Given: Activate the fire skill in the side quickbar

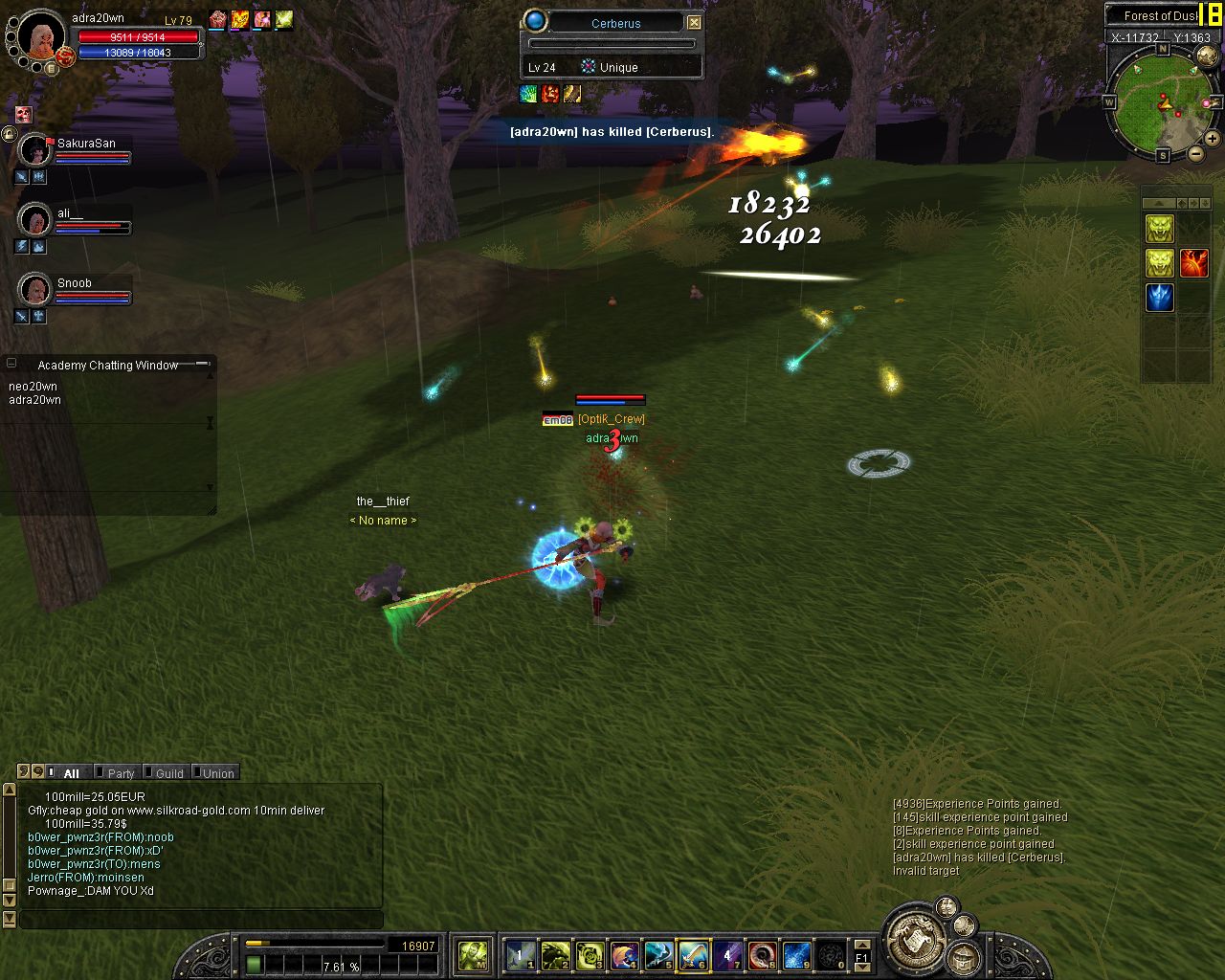Looking at the screenshot, I should (1193, 263).
